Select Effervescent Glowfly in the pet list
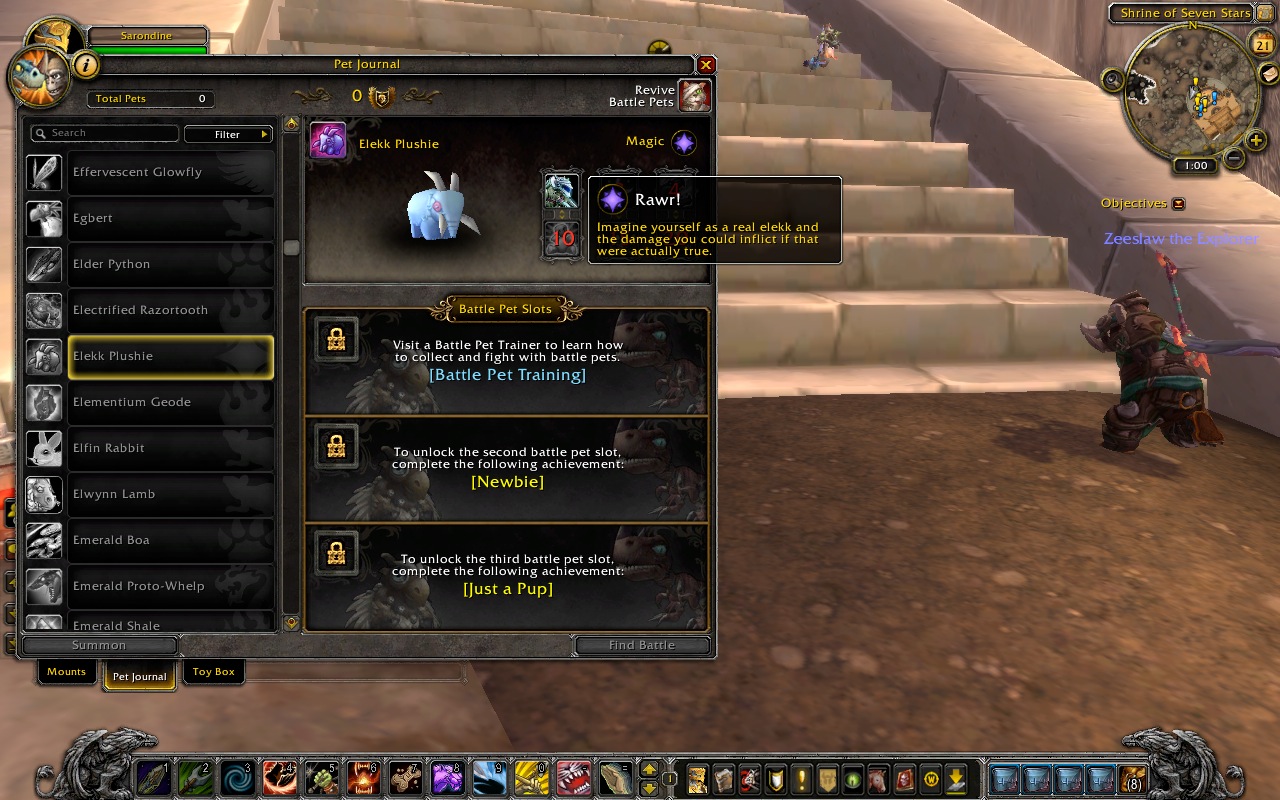 coord(170,172)
